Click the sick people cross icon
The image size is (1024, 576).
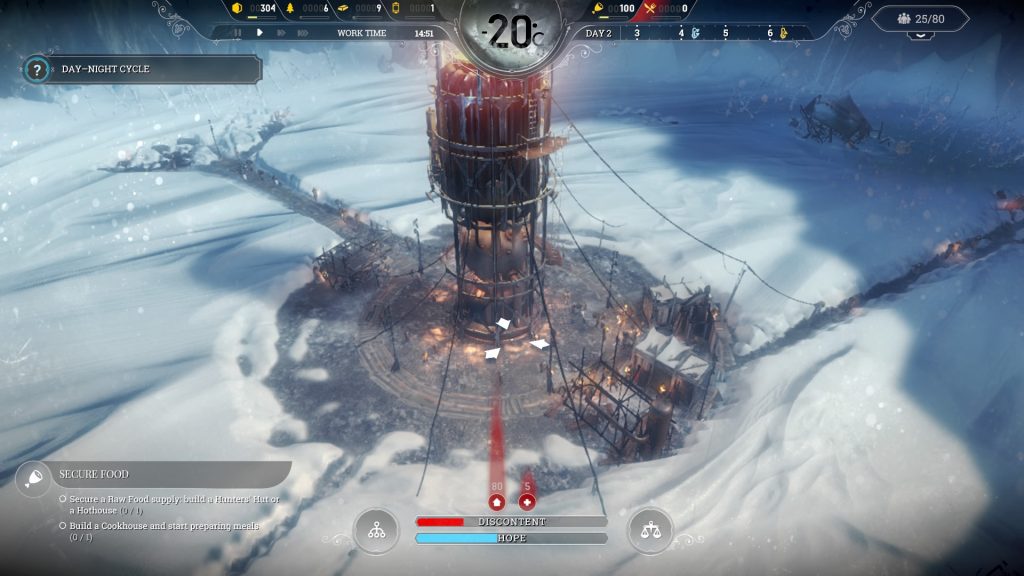(527, 502)
